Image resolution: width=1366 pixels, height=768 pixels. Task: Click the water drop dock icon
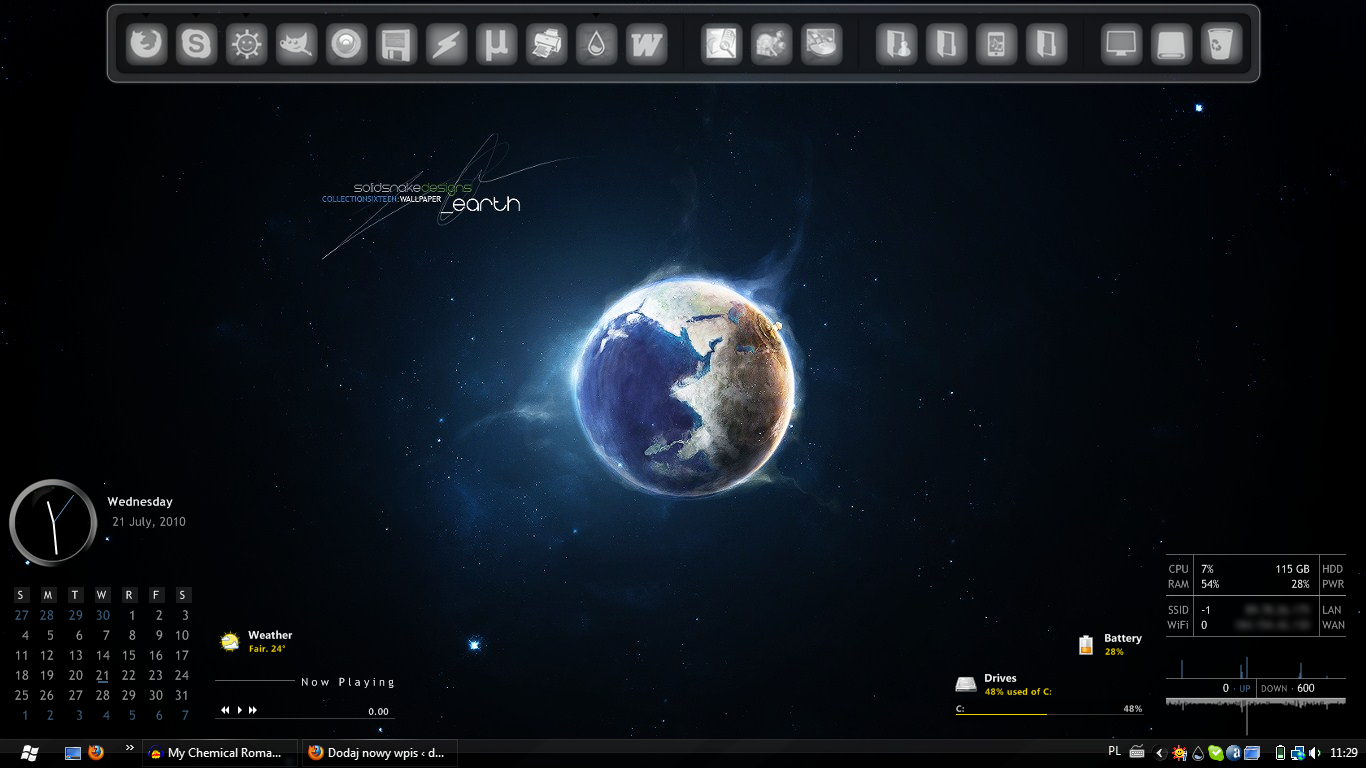[597, 45]
